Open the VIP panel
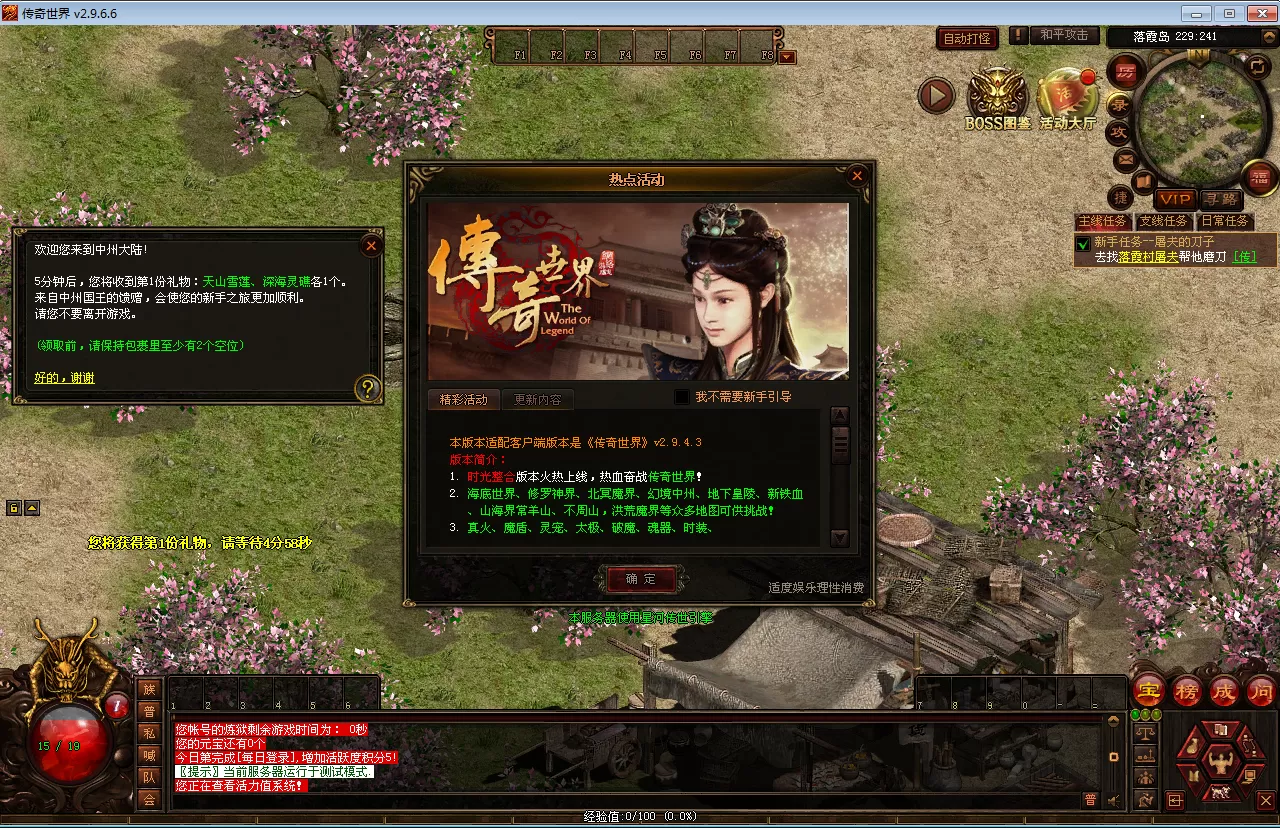 coord(1175,199)
